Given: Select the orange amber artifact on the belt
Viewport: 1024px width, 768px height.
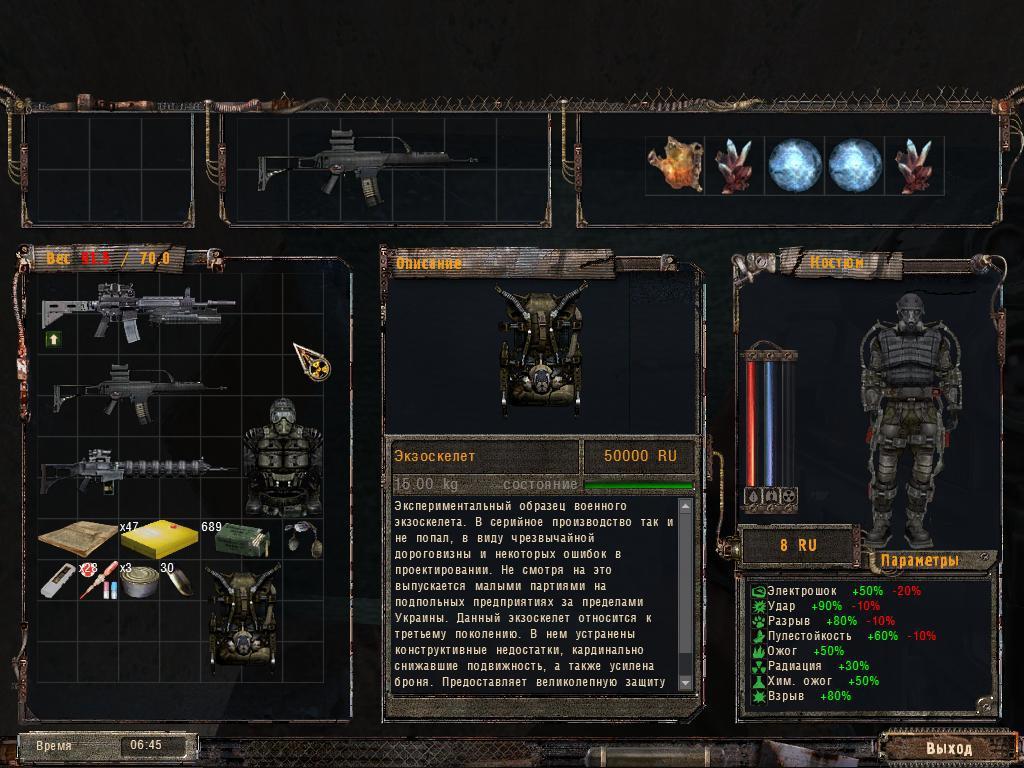Looking at the screenshot, I should point(675,165).
